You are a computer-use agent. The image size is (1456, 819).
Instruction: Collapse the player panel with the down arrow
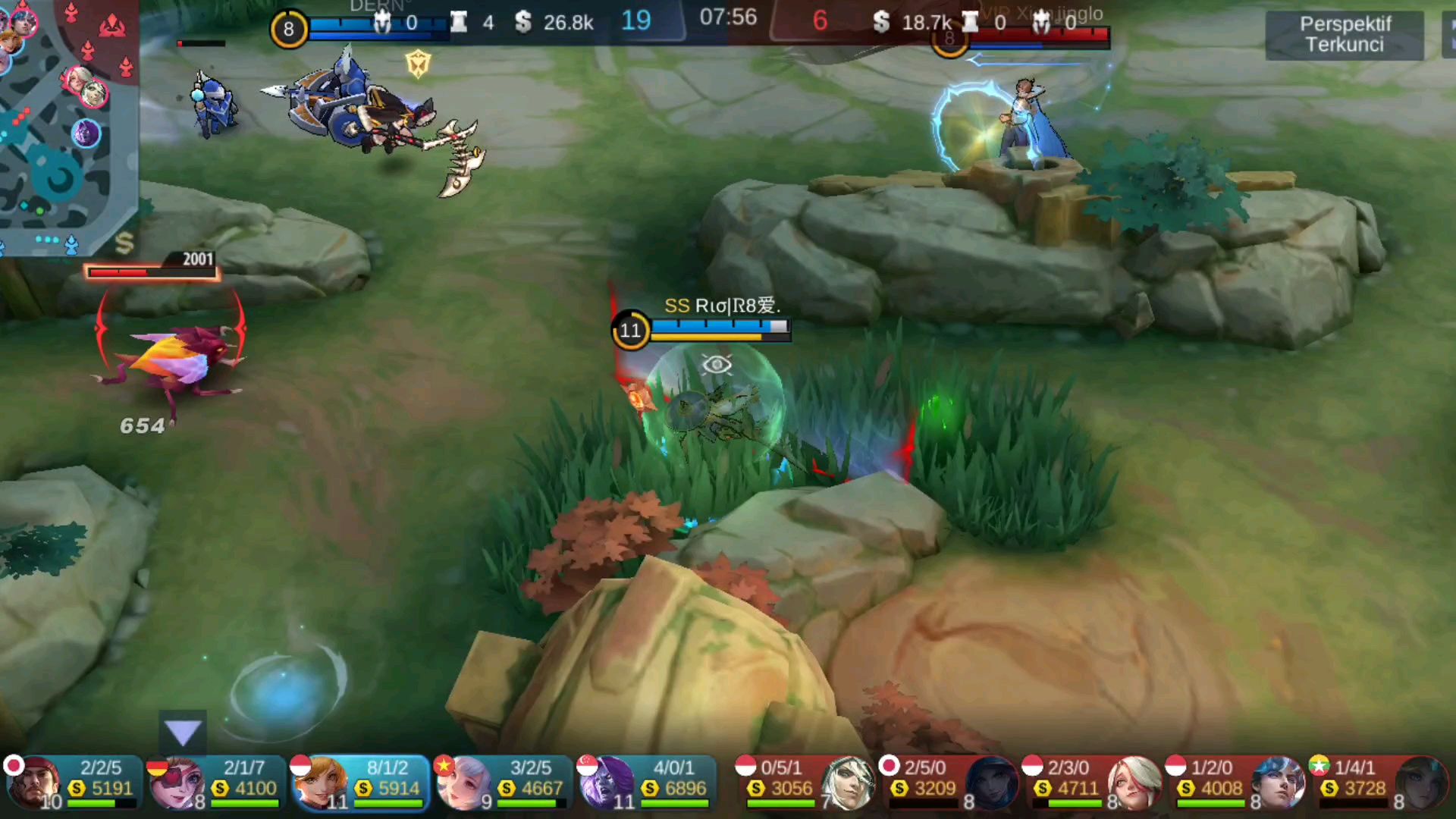pos(183,733)
